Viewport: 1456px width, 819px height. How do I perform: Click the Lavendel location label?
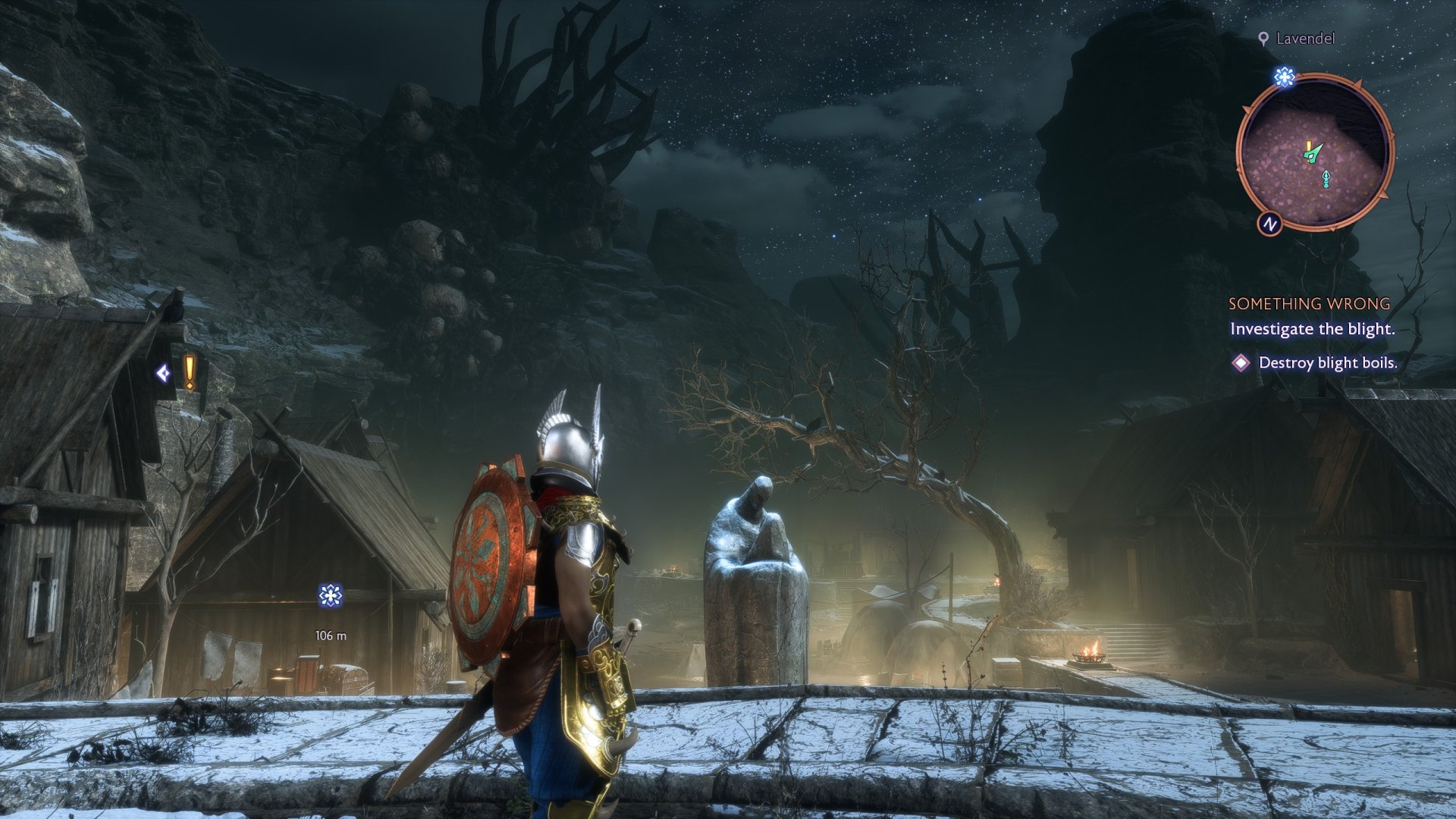(x=1304, y=39)
